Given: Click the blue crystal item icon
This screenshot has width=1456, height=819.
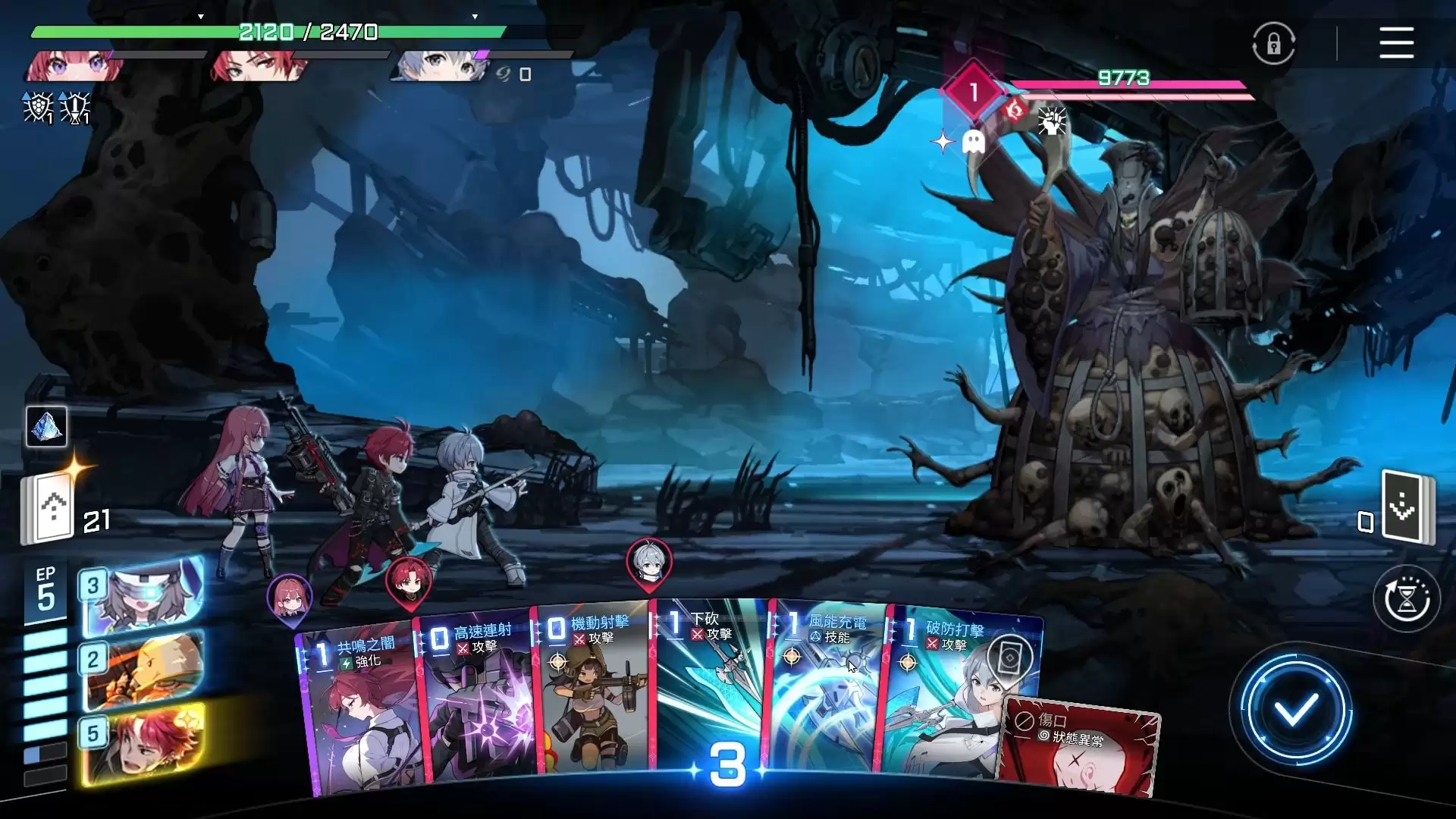Looking at the screenshot, I should tap(46, 427).
